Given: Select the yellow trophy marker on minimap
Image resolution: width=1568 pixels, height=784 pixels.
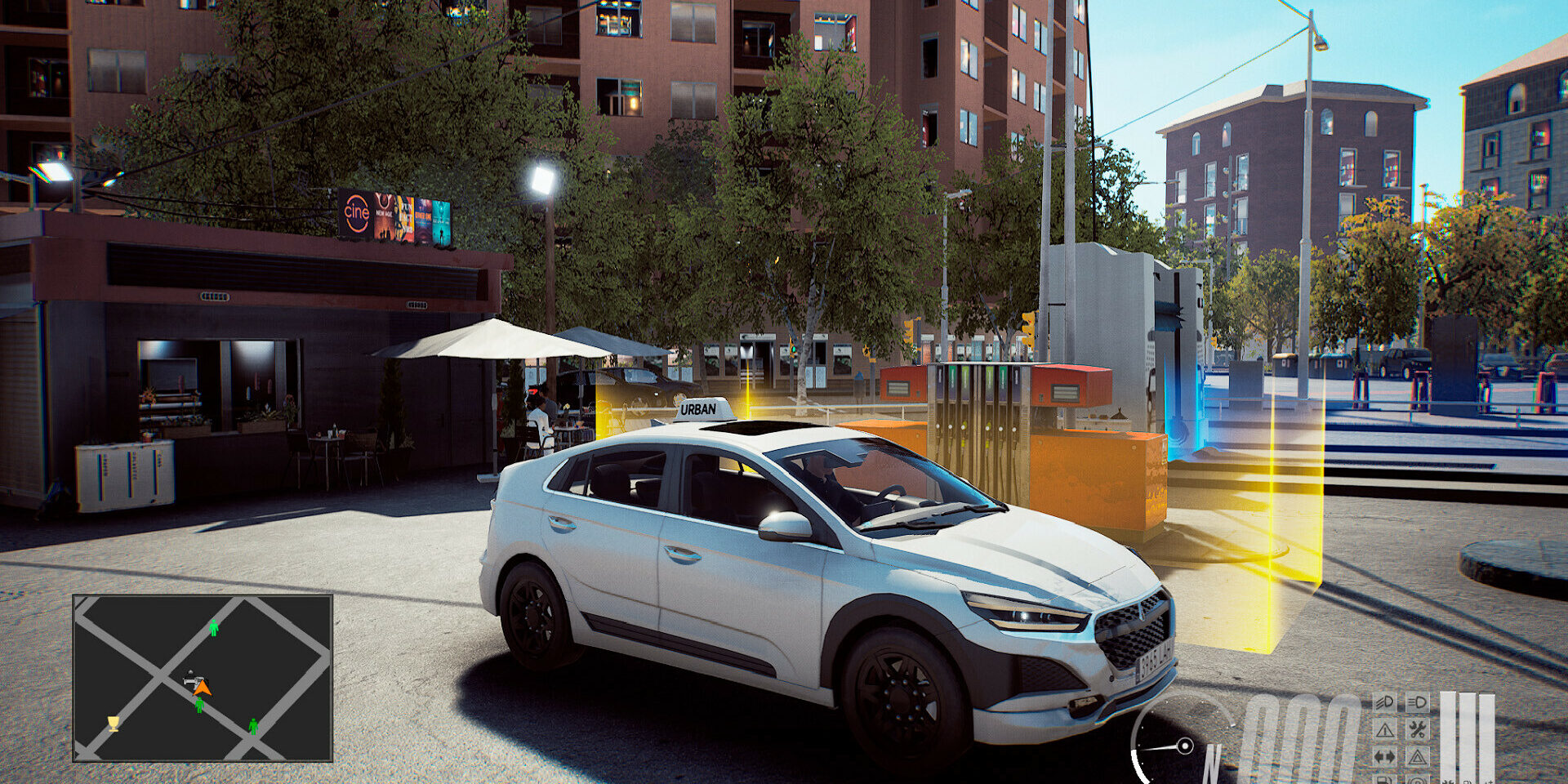Looking at the screenshot, I should [114, 723].
